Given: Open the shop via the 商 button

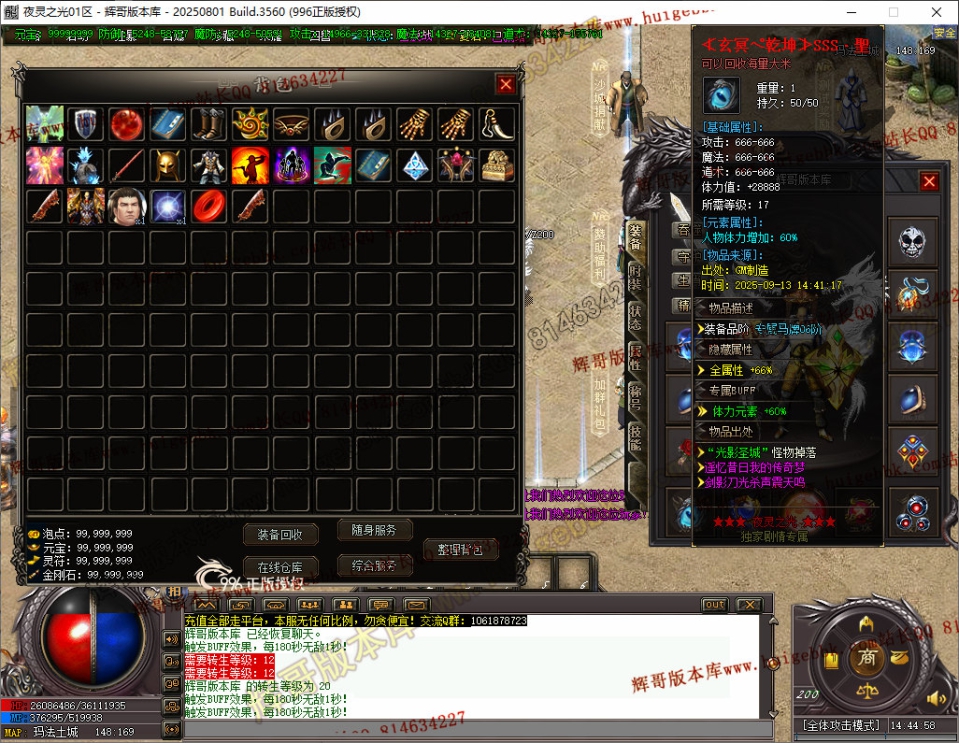Looking at the screenshot, I should click(x=866, y=658).
